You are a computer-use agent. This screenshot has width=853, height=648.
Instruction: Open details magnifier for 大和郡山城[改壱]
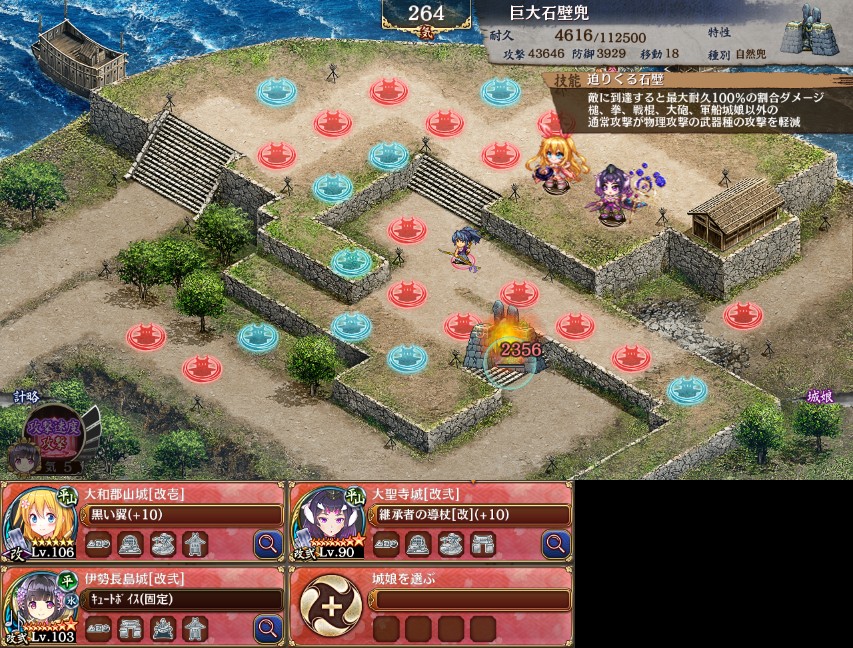click(x=269, y=544)
